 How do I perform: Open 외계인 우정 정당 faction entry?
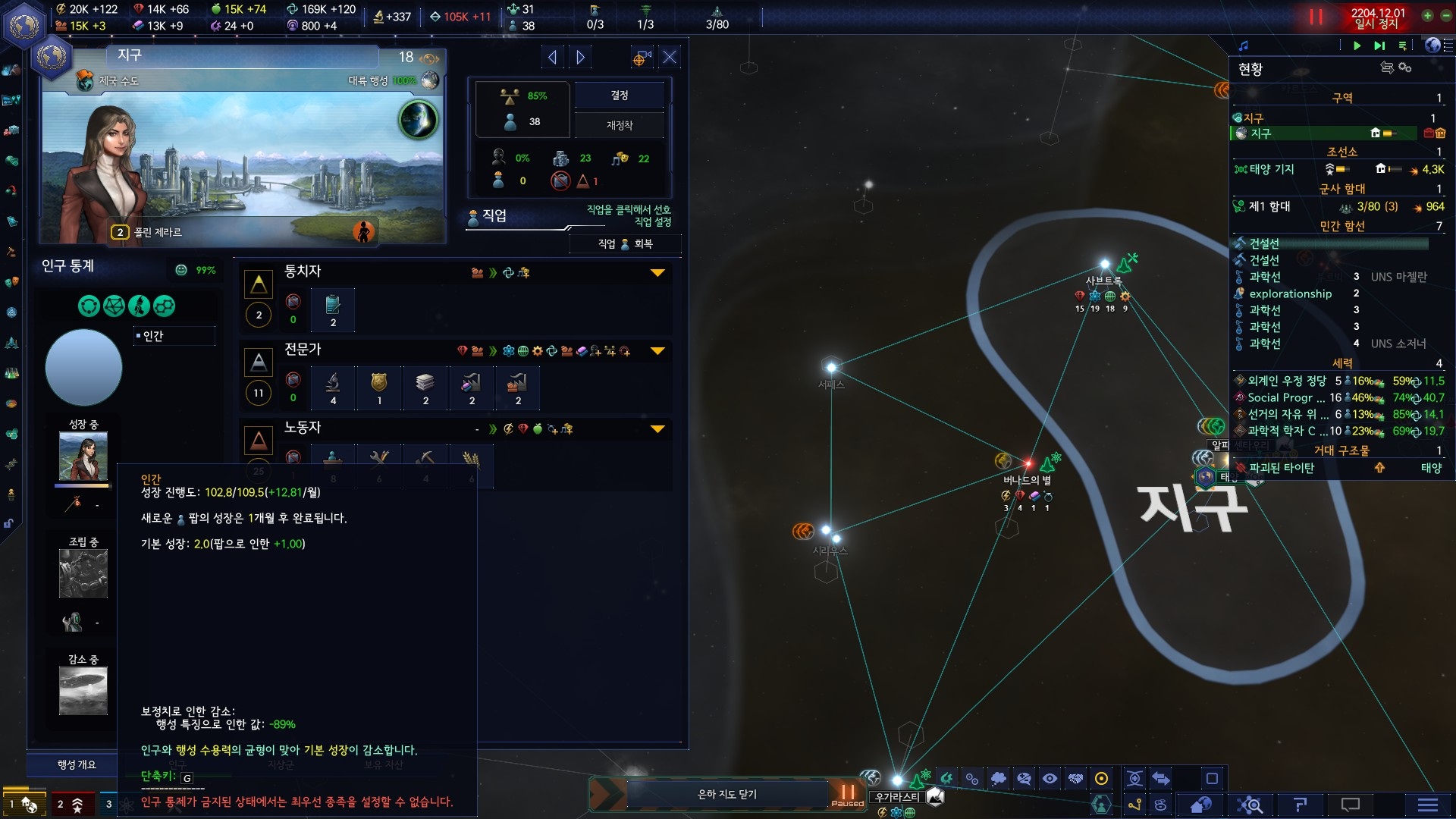pyautogui.click(x=1286, y=381)
